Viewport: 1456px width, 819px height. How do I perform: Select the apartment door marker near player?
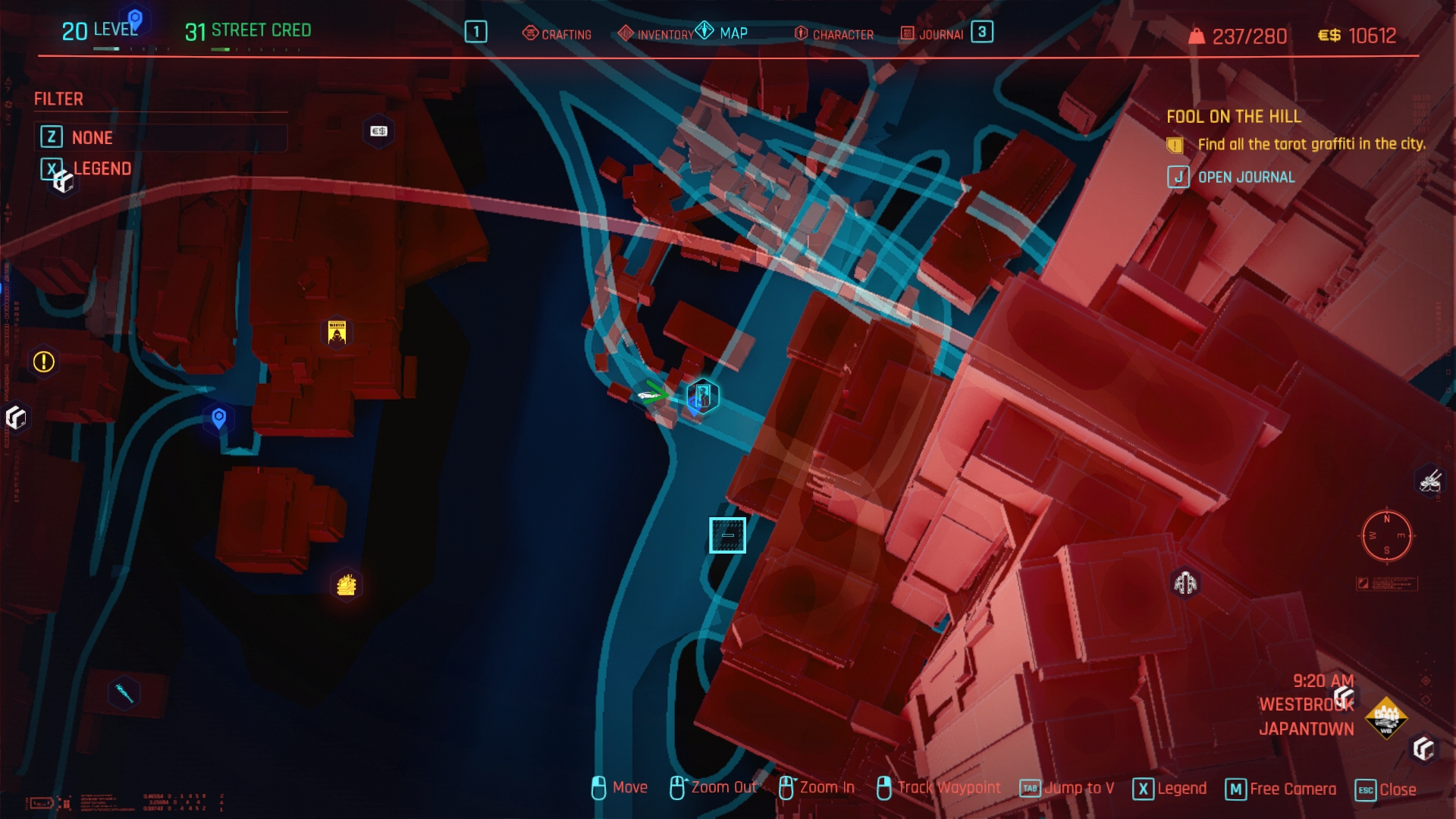(702, 396)
